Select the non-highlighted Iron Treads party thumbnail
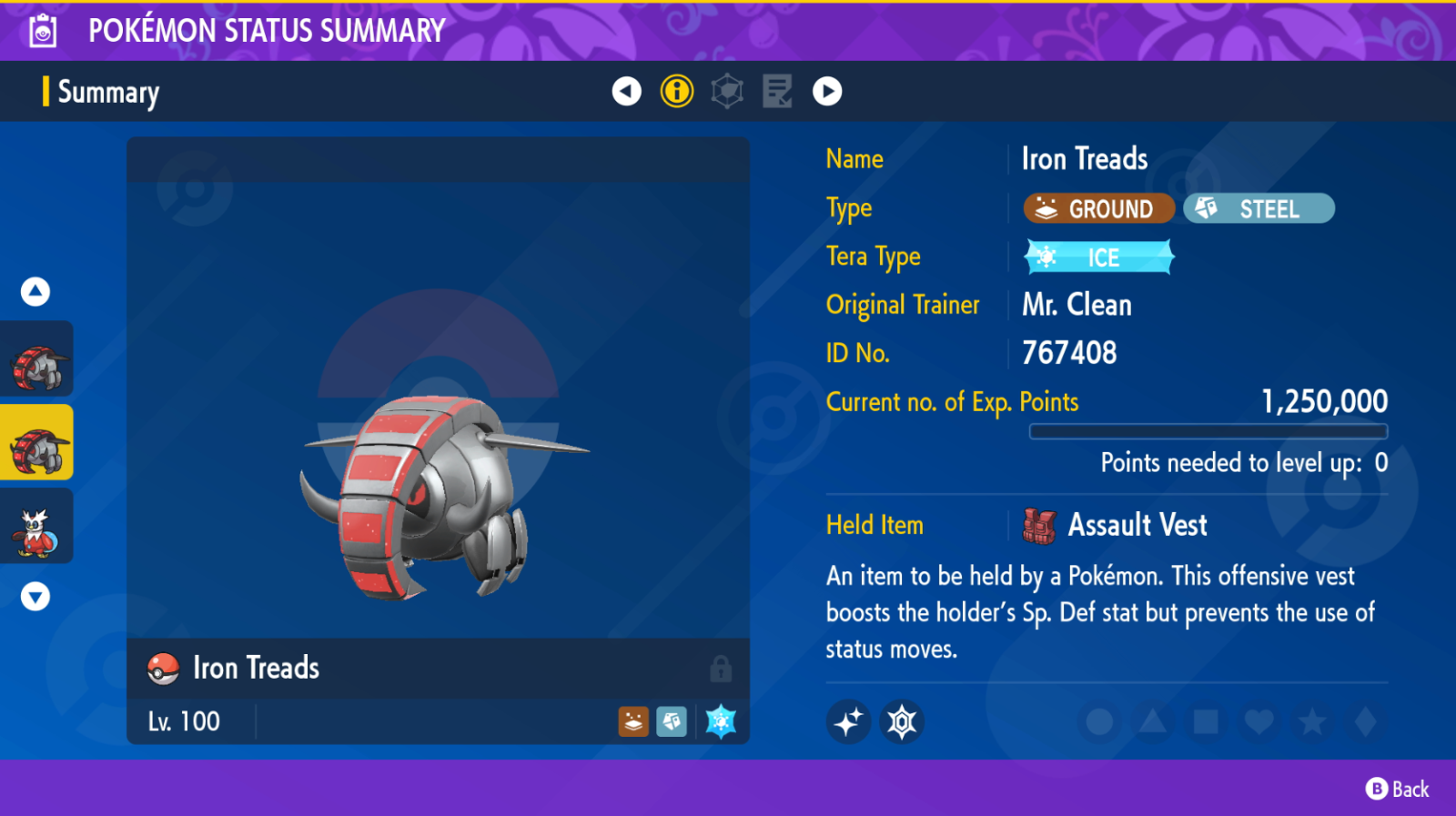Screen dimensions: 1456x816 [x=37, y=359]
